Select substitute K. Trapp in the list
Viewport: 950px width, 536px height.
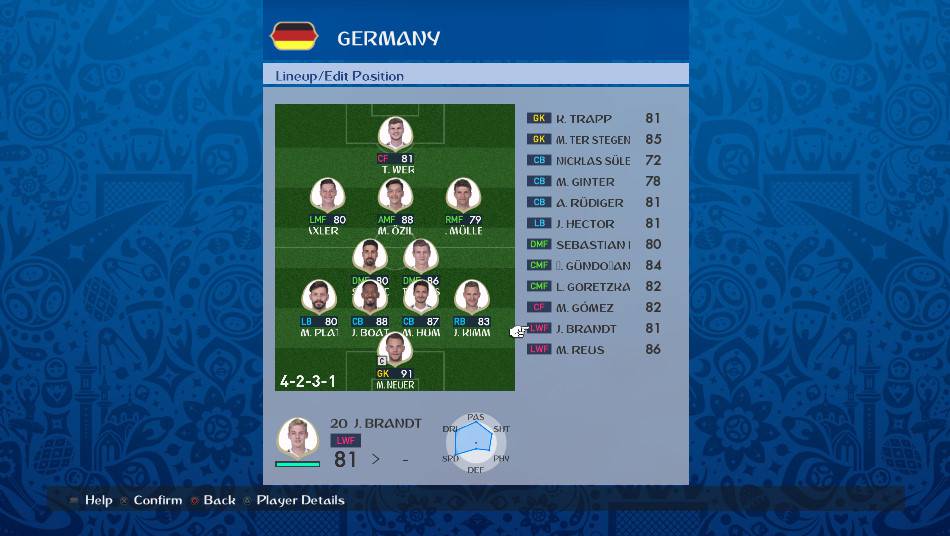point(593,118)
